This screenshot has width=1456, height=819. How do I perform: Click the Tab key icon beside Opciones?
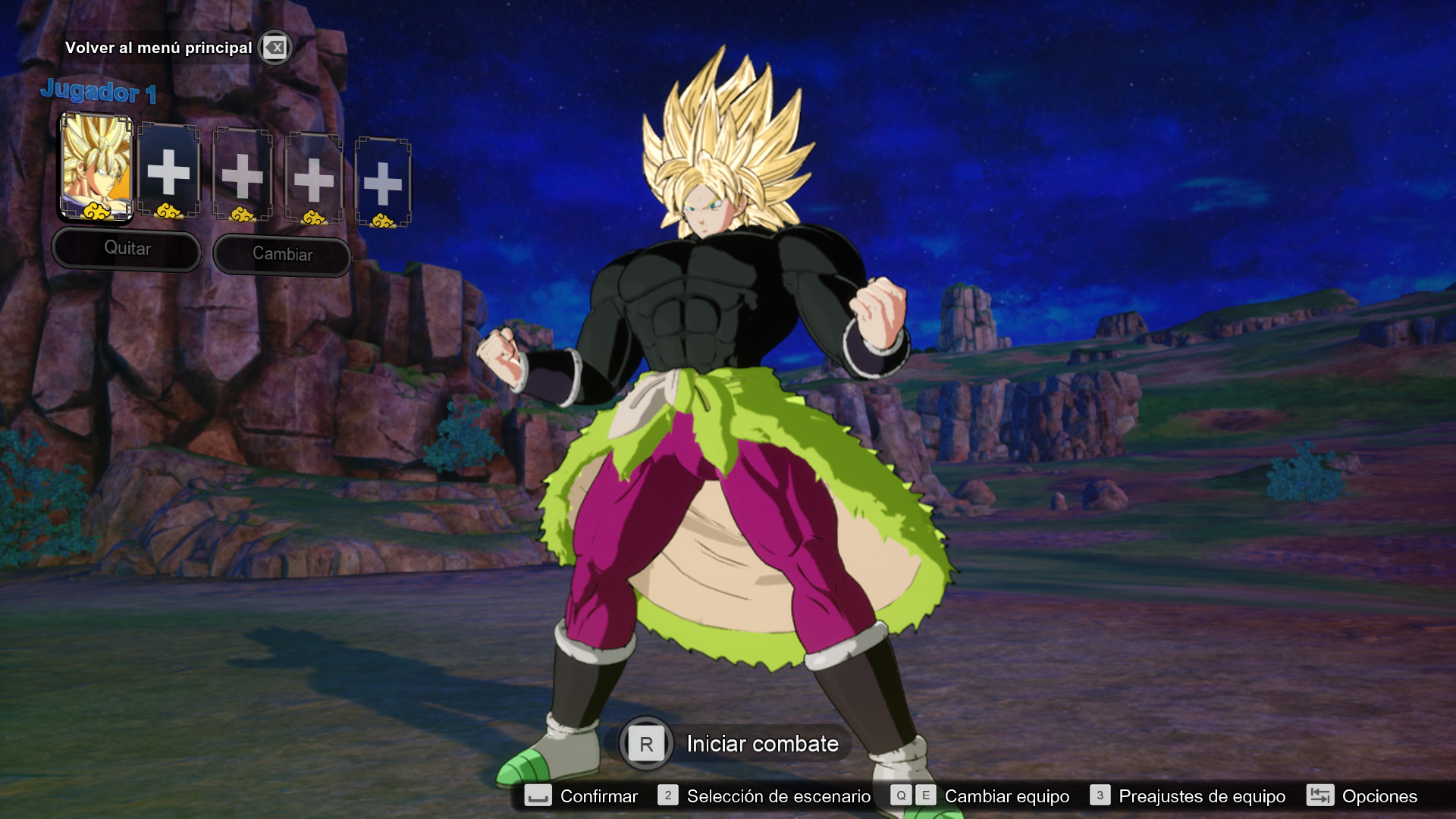pos(1321,796)
